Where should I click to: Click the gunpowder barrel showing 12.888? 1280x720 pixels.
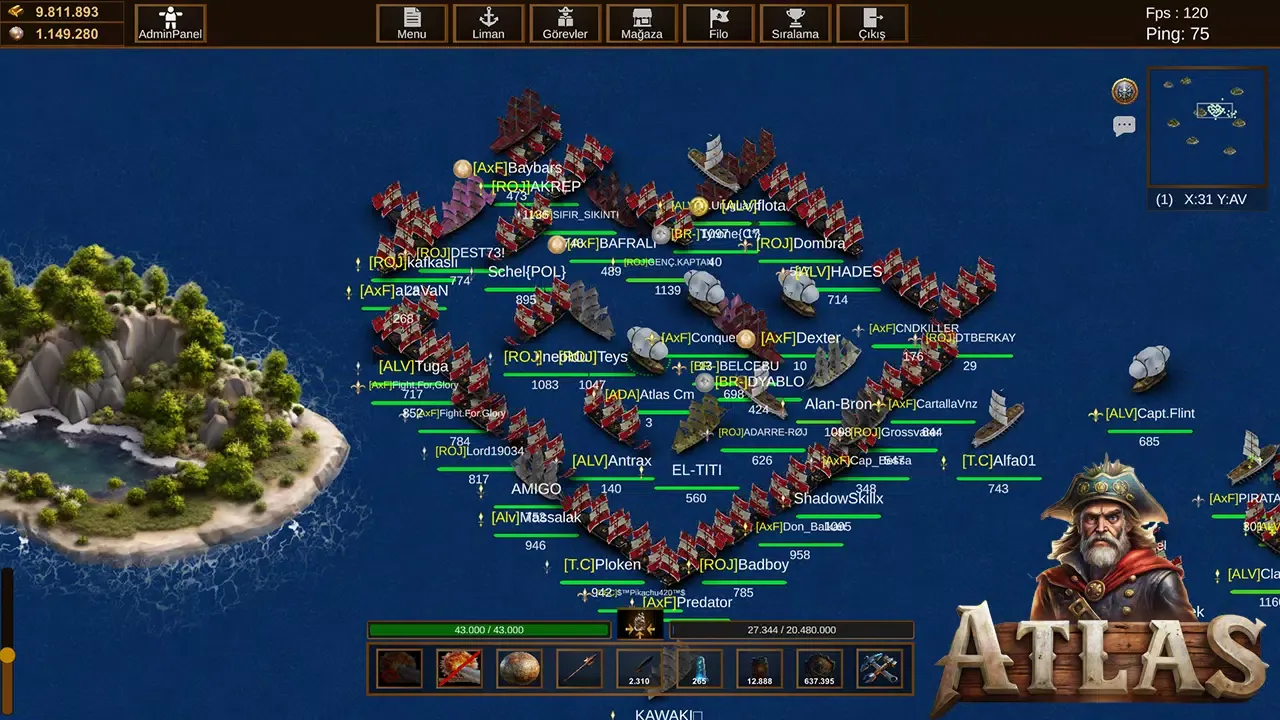(x=759, y=668)
